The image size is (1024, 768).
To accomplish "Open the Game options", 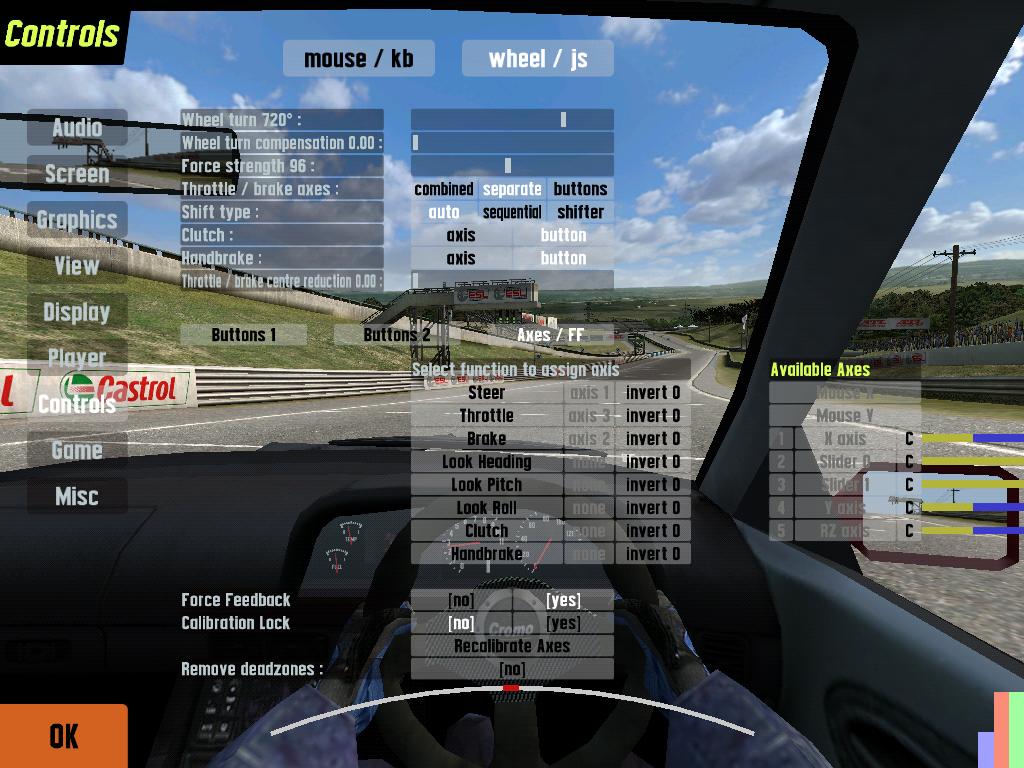I will coord(77,450).
